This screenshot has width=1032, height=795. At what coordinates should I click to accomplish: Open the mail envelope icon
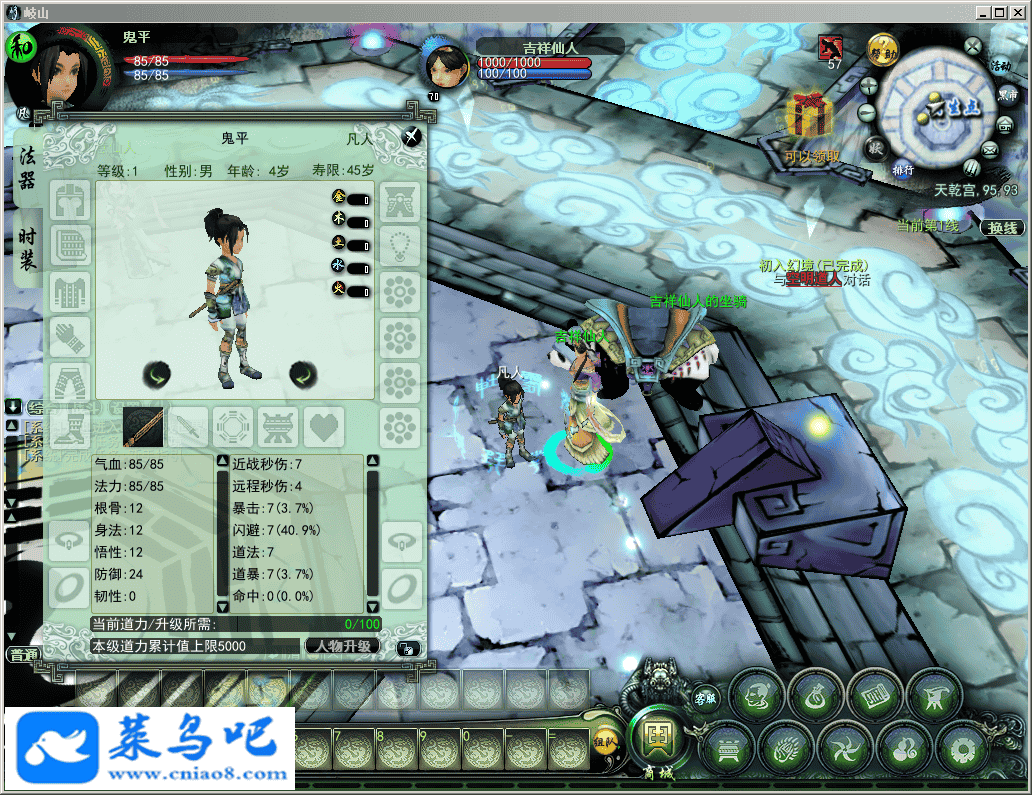click(x=991, y=150)
